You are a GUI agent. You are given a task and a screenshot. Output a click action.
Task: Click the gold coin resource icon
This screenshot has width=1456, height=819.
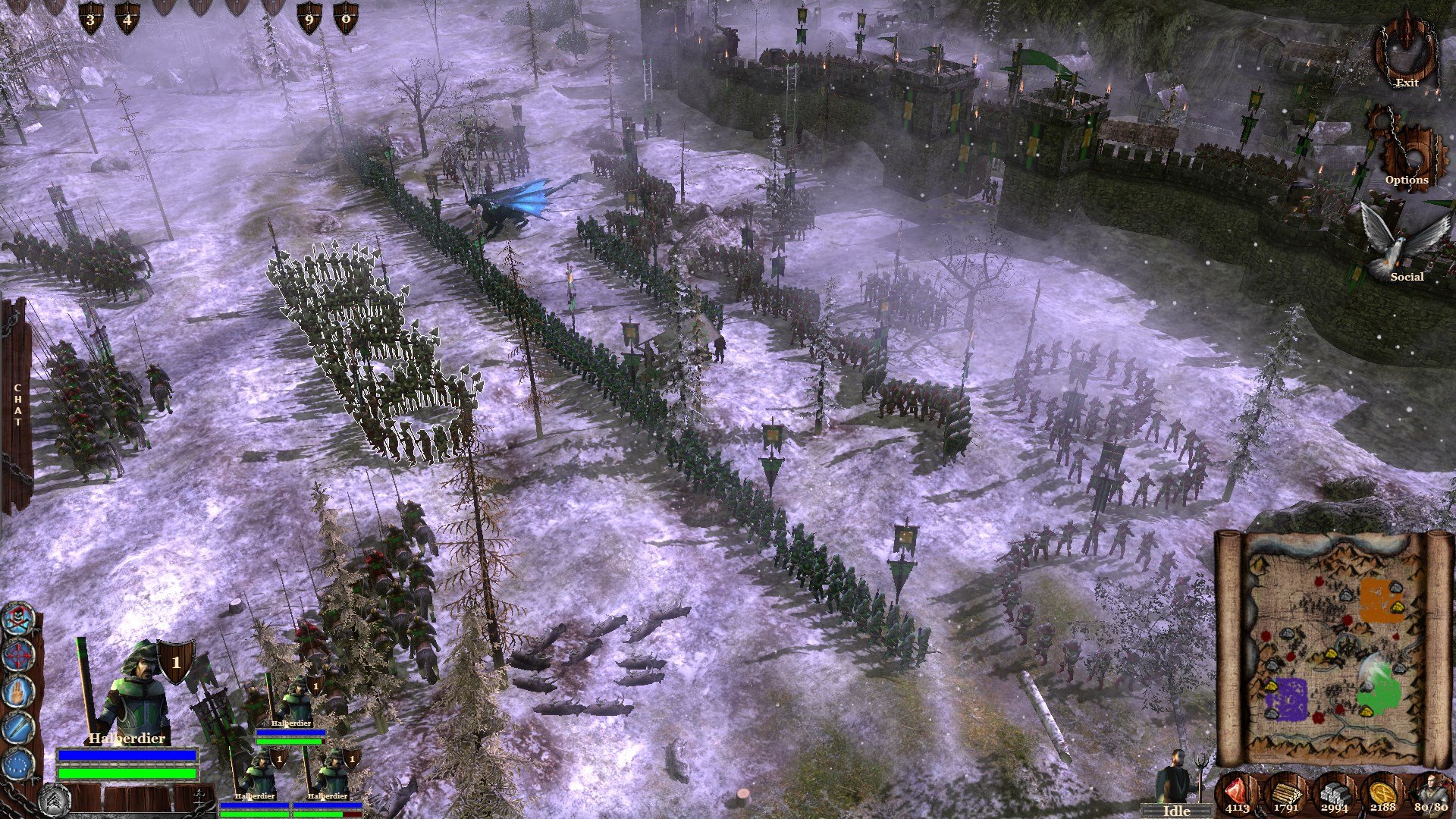(x=1382, y=791)
